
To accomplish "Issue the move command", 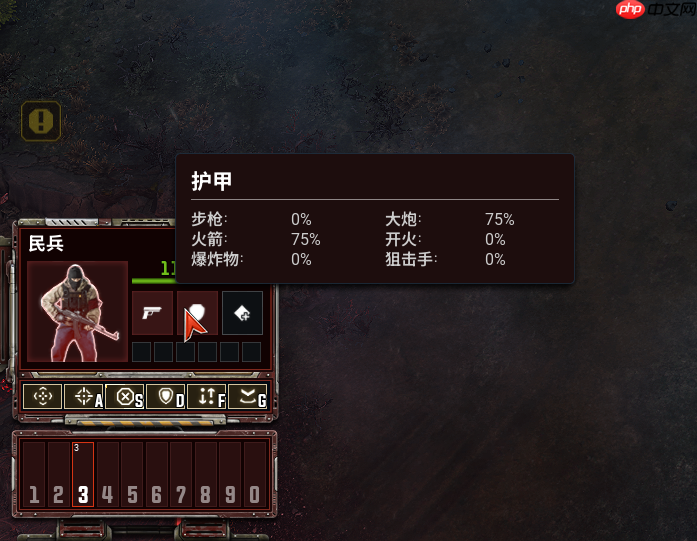I will 43,396.
